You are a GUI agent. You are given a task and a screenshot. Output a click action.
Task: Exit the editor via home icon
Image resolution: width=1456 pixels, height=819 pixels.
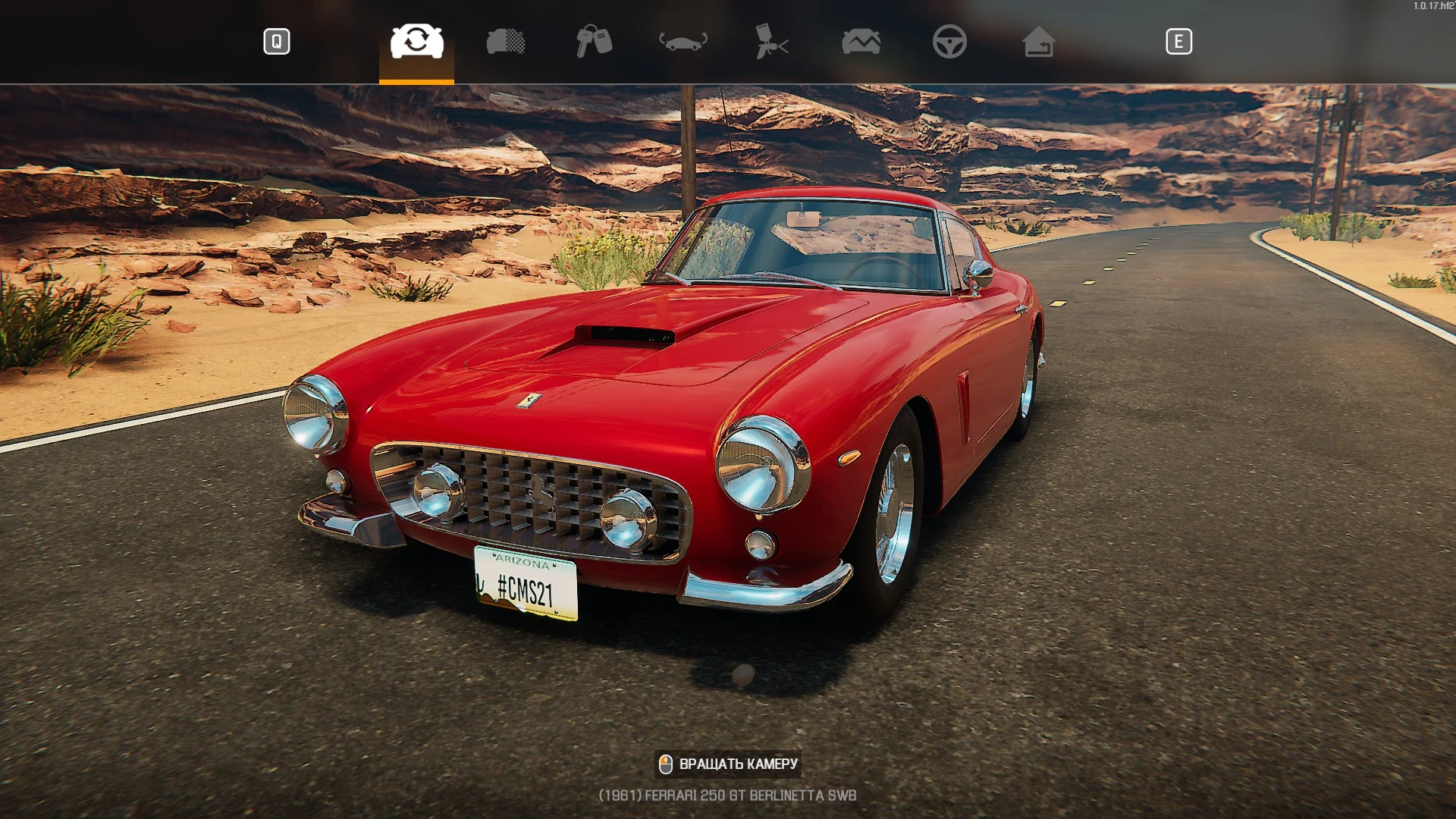(x=1039, y=42)
